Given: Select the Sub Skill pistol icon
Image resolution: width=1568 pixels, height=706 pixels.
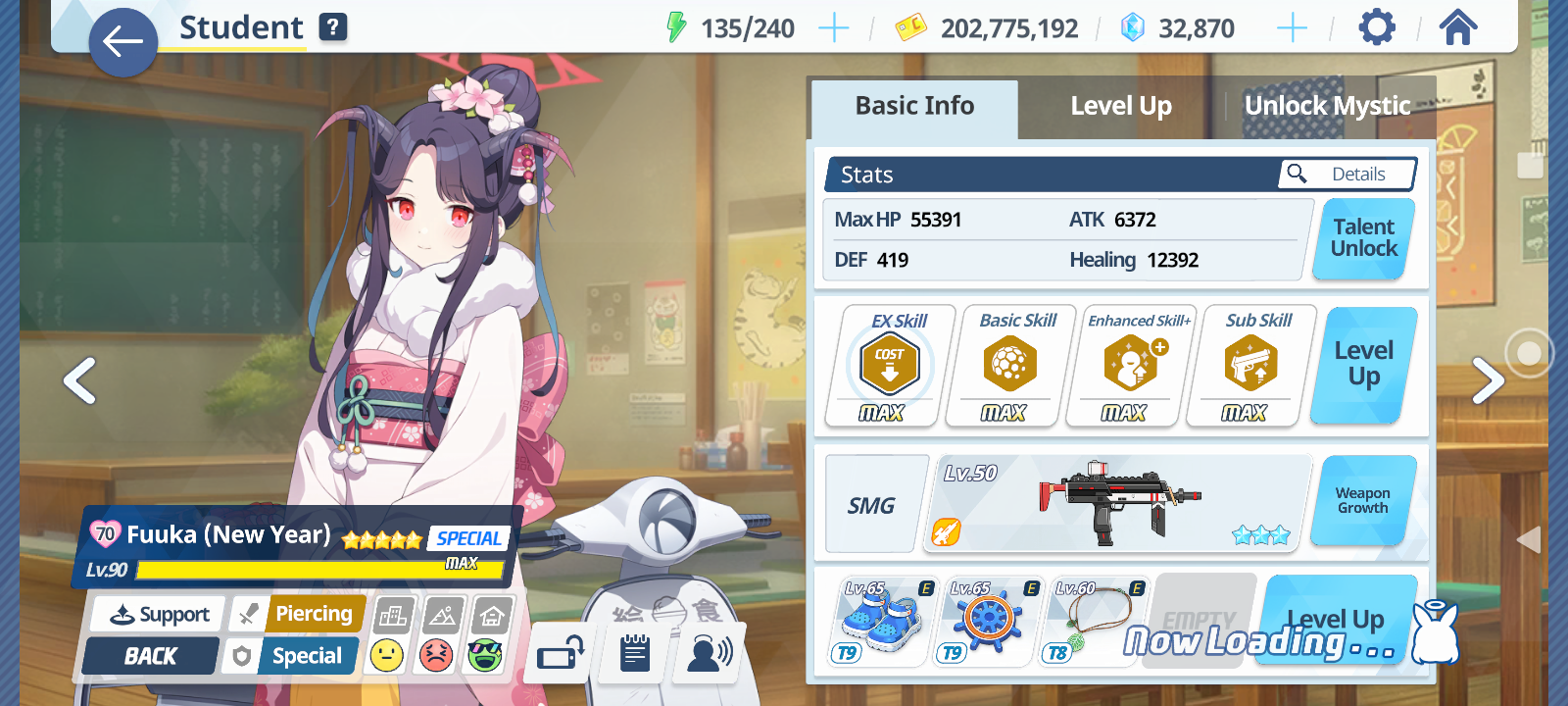Looking at the screenshot, I should (1250, 365).
